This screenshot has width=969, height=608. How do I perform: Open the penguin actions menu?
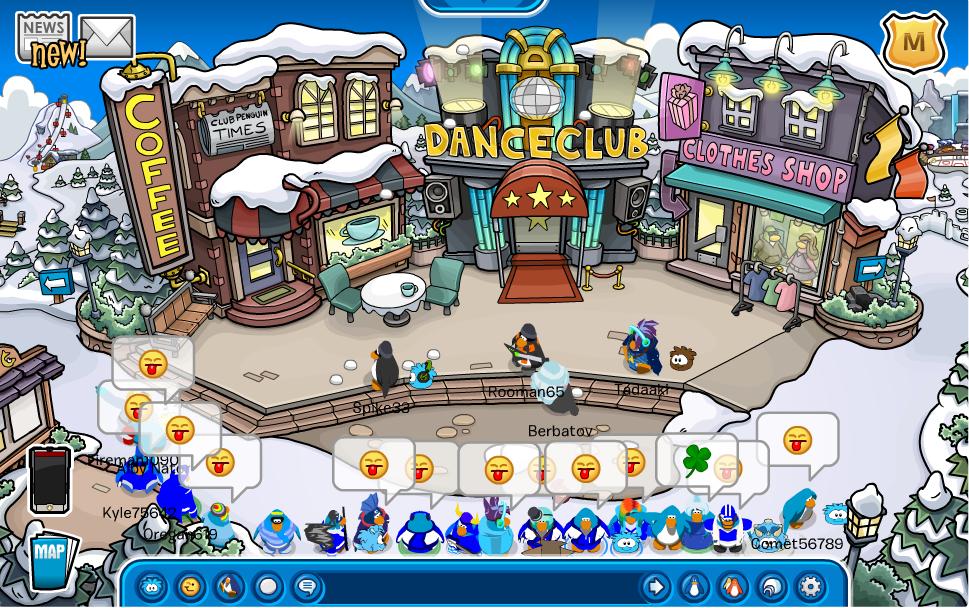(229, 587)
